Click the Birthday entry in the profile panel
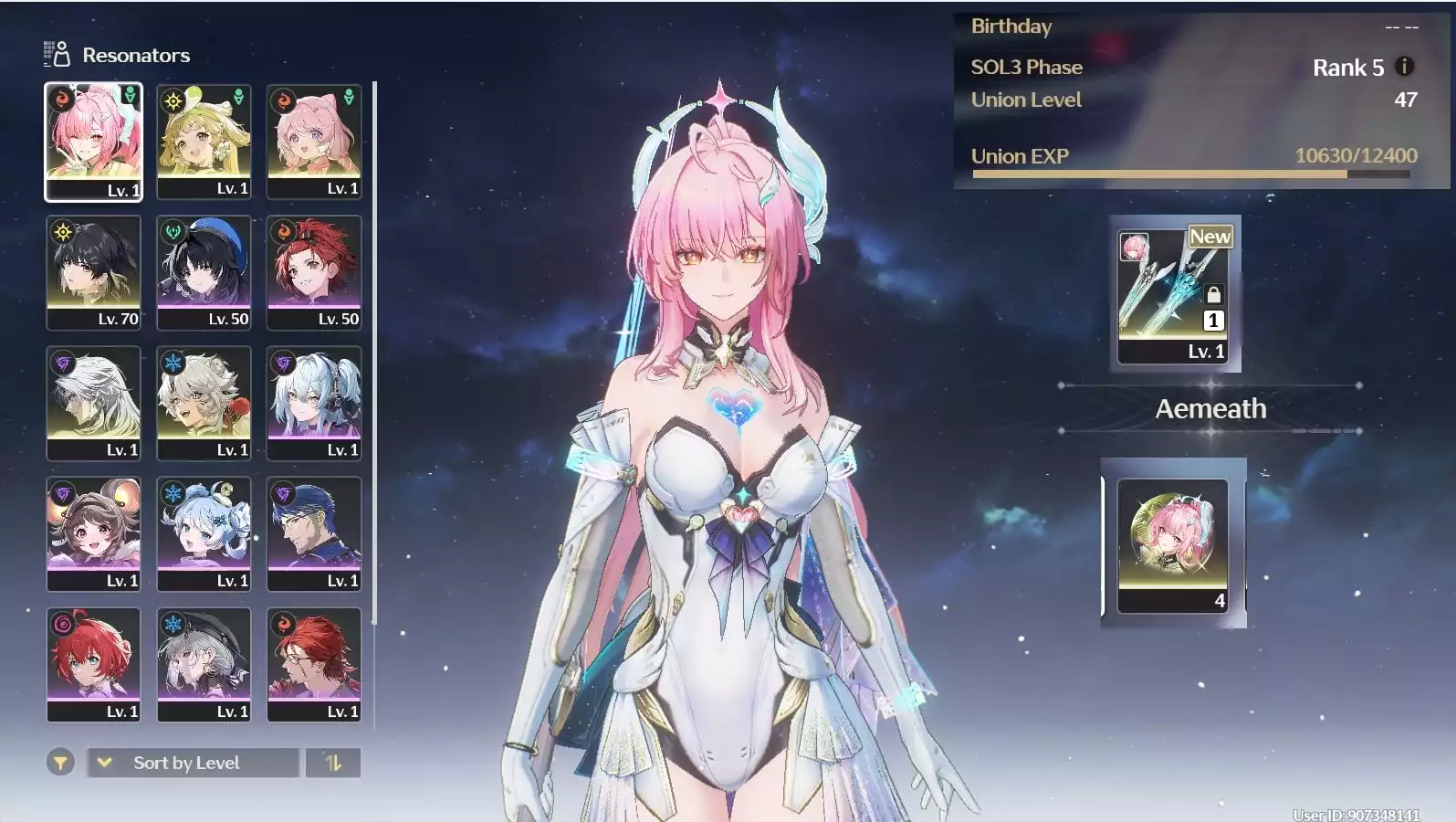Viewport: 1456px width, 822px height. click(1011, 26)
